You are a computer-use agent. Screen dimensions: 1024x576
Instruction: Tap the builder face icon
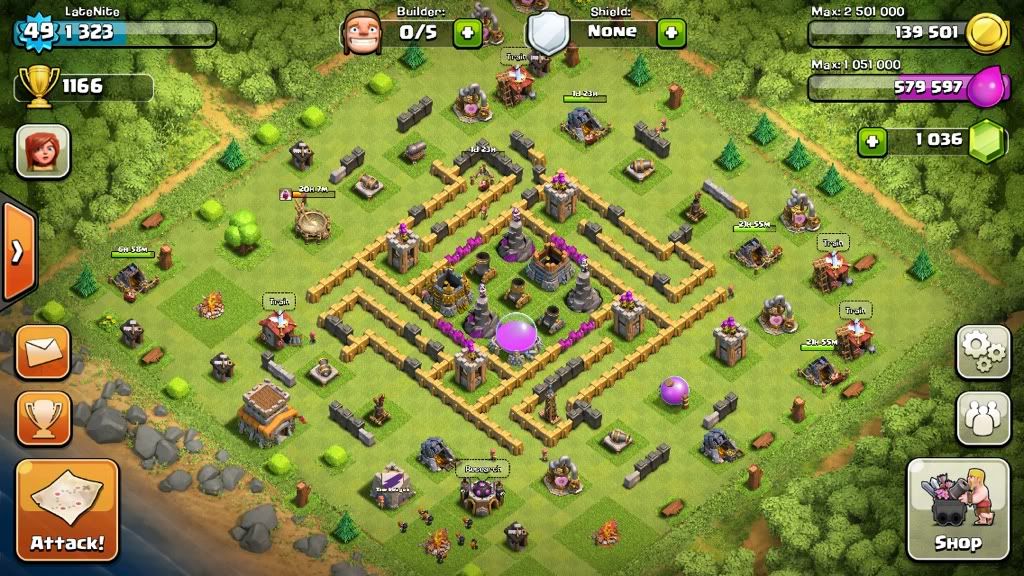(363, 33)
